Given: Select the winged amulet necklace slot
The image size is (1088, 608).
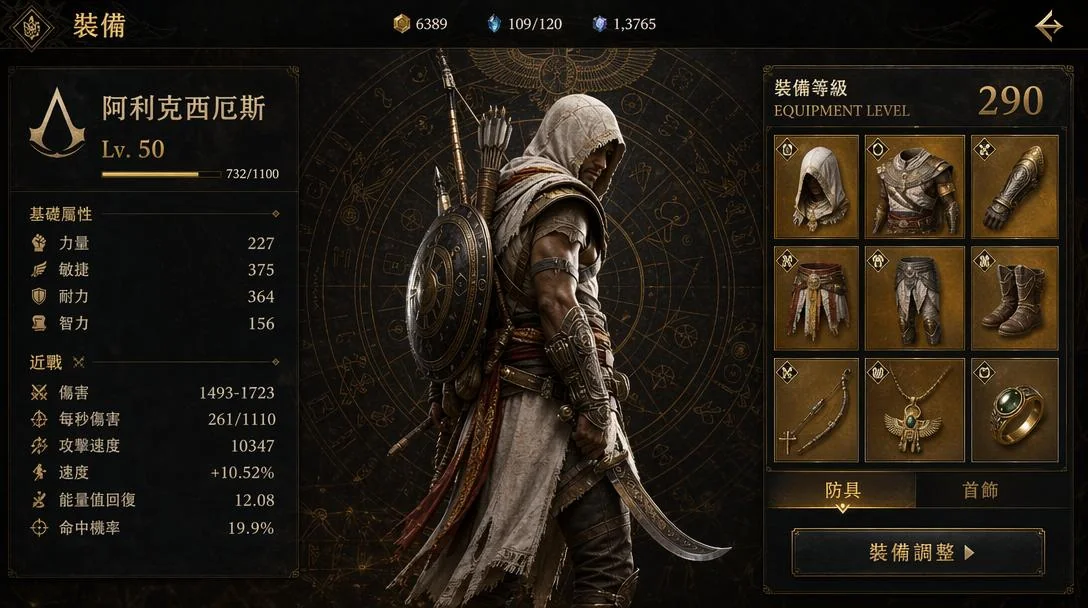Looking at the screenshot, I should click(914, 410).
